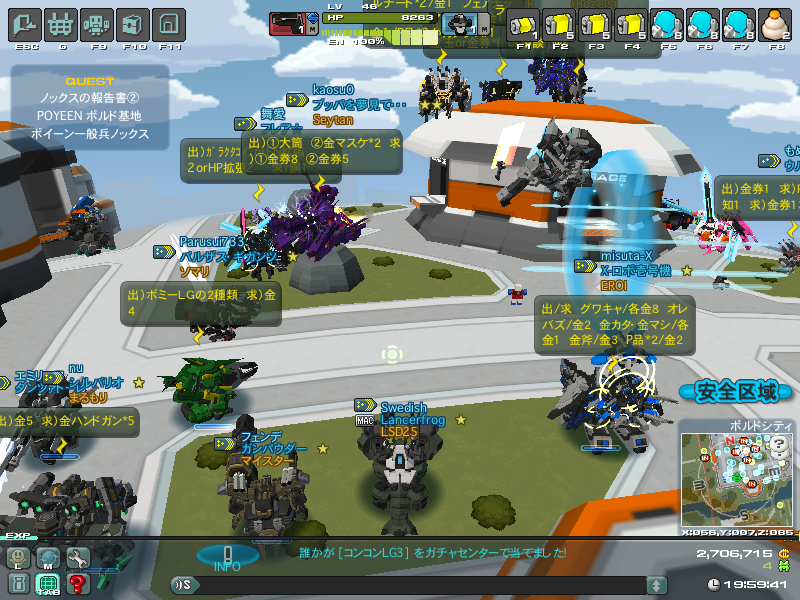Viewport: 800px width, 600px height.
Task: Use the yellow canister item in F2
Action: point(560,24)
